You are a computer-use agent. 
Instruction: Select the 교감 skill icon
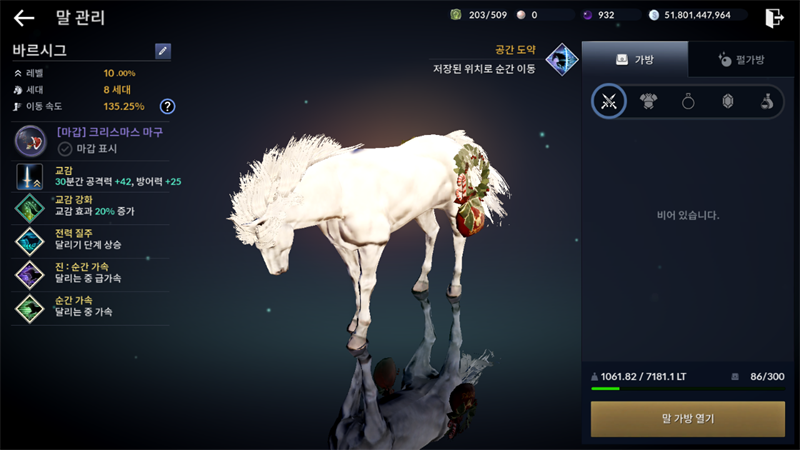click(29, 177)
